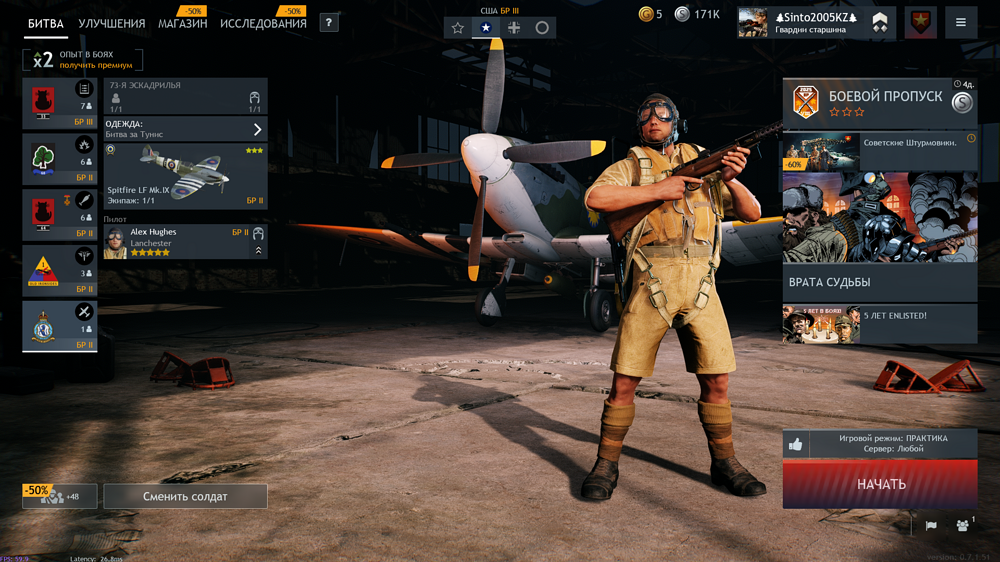Start the battle with НАЧАТЬ

(x=880, y=484)
